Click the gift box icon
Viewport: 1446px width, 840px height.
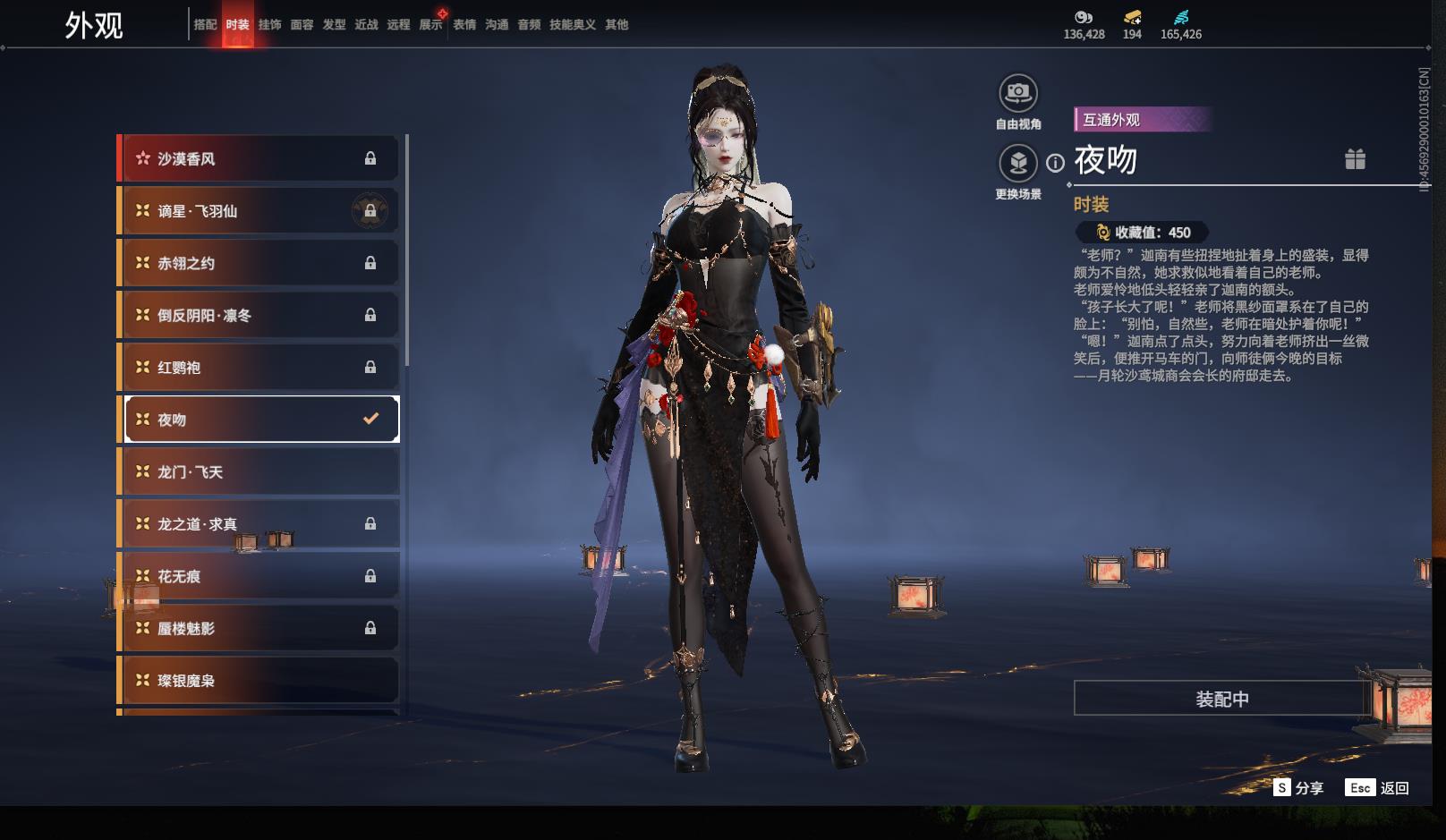1355,159
